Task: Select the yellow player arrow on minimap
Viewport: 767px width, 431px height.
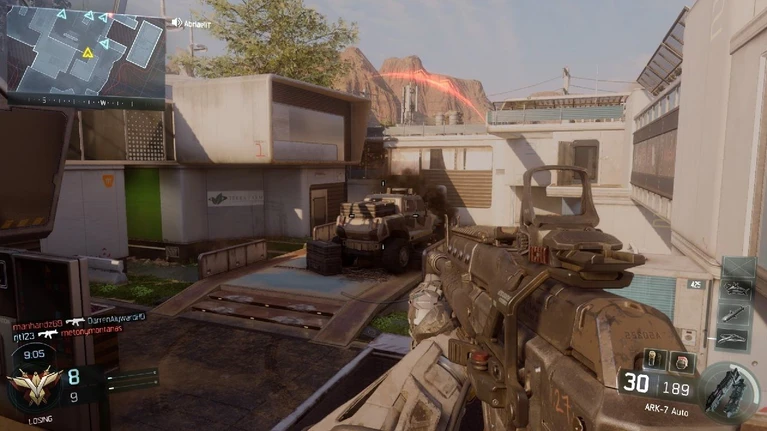Action: (x=88, y=51)
